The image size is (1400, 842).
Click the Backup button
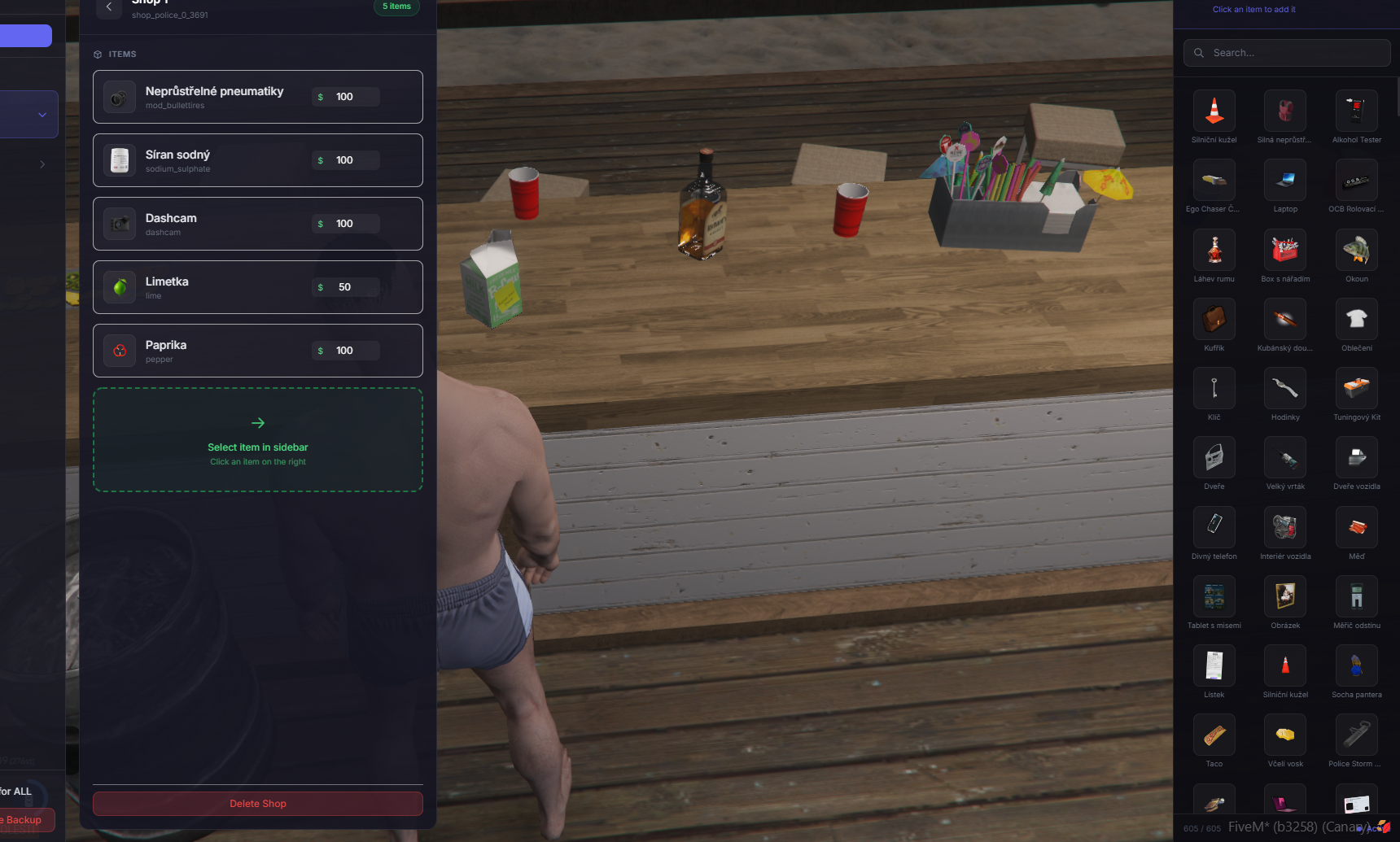tap(24, 820)
